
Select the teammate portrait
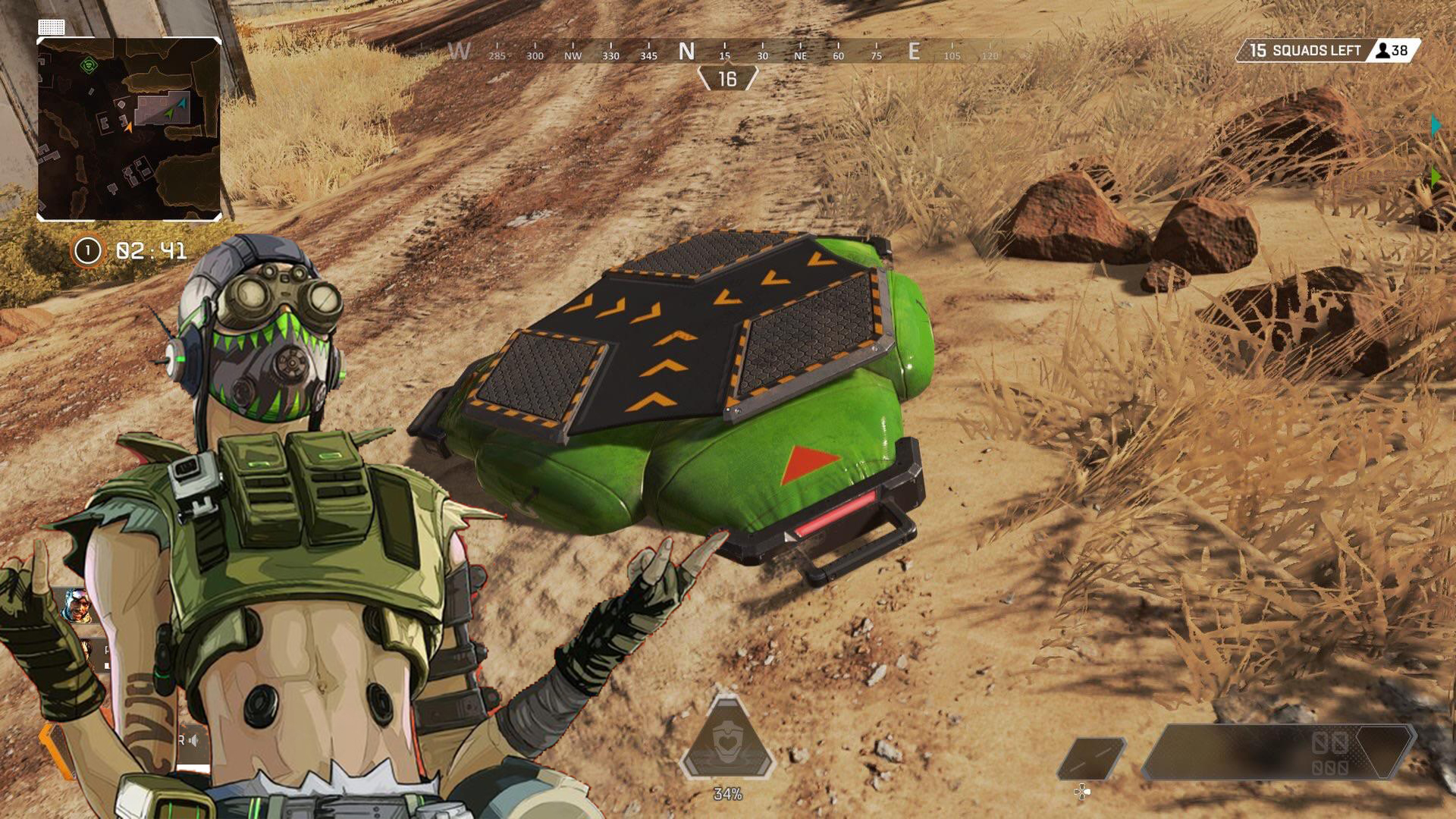click(77, 605)
